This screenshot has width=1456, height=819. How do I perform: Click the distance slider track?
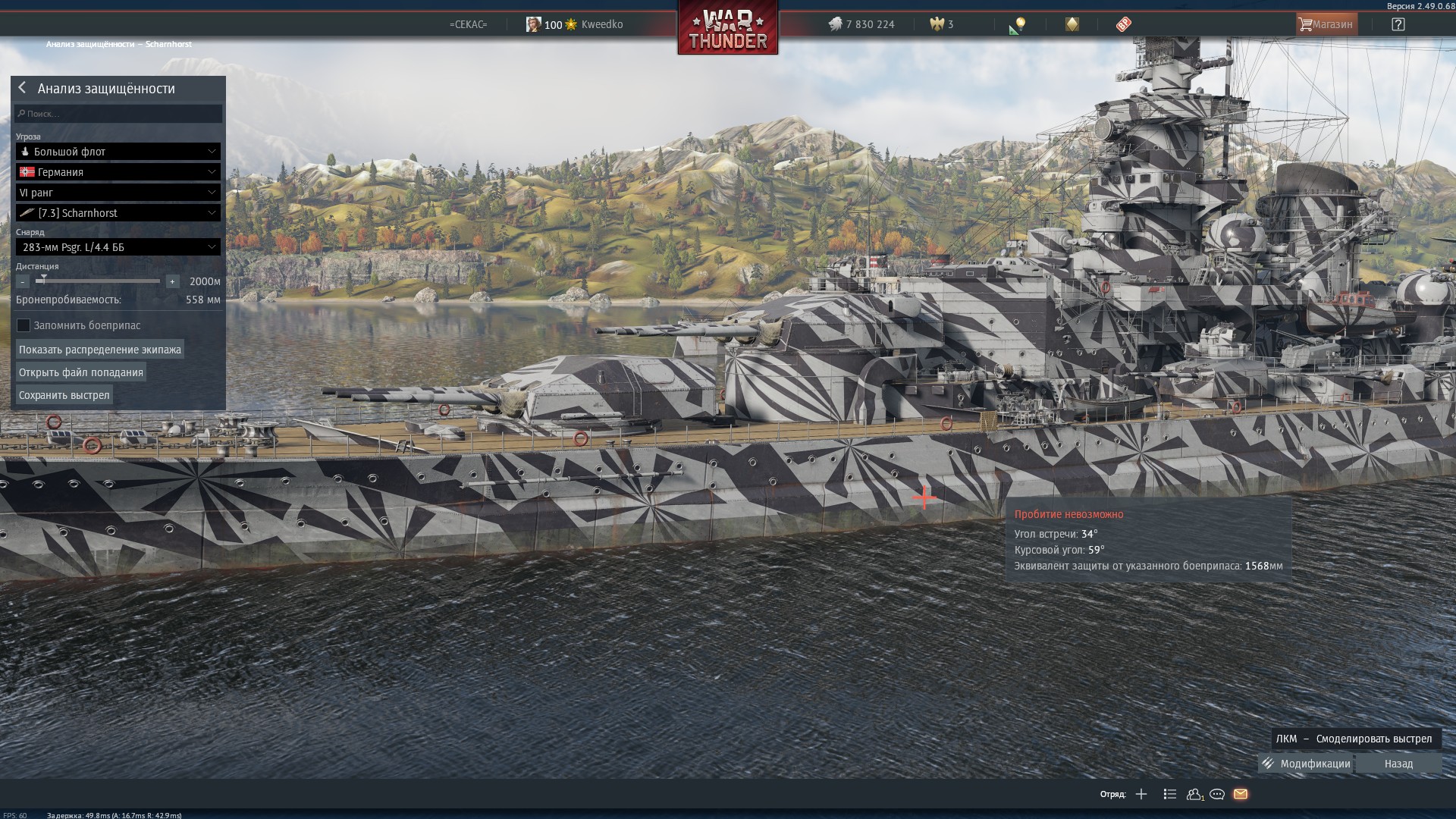click(x=99, y=281)
